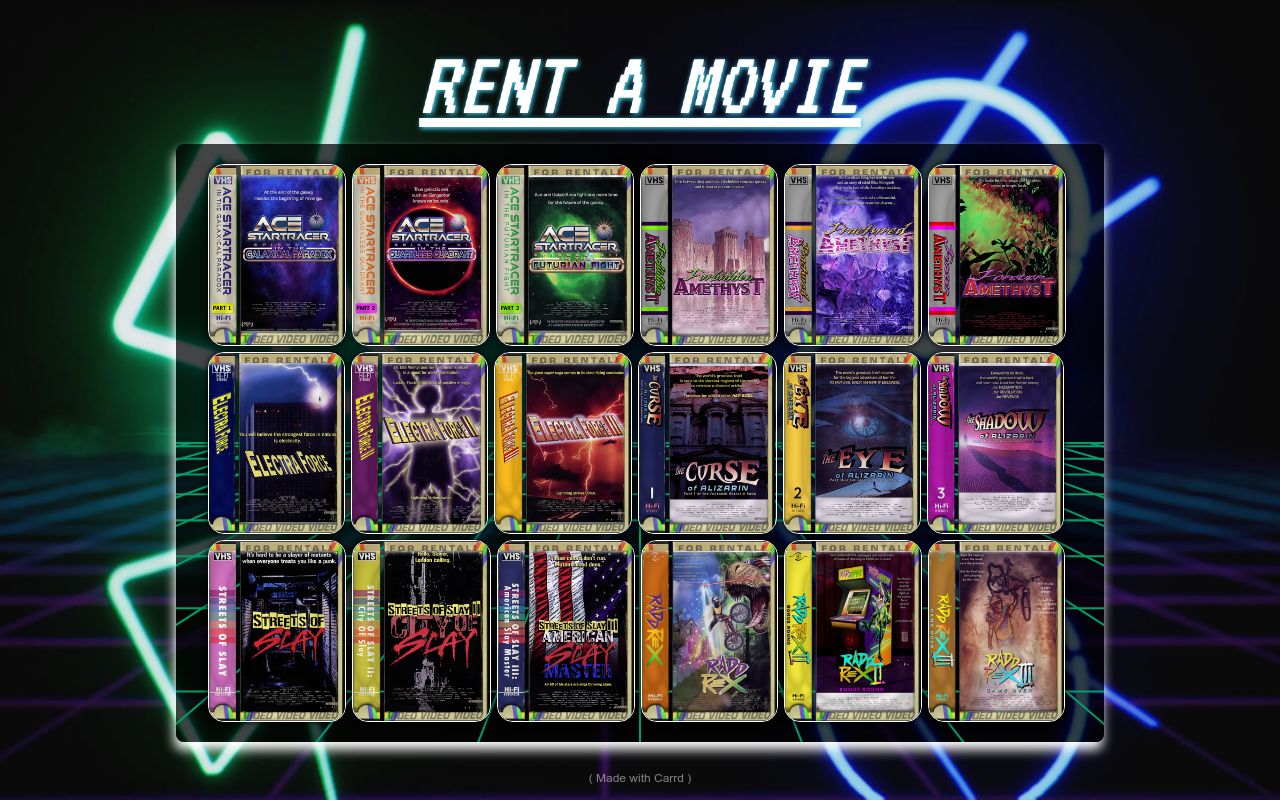Click the Fractured Amethyst tape
The width and height of the screenshot is (1280, 800).
[852, 250]
